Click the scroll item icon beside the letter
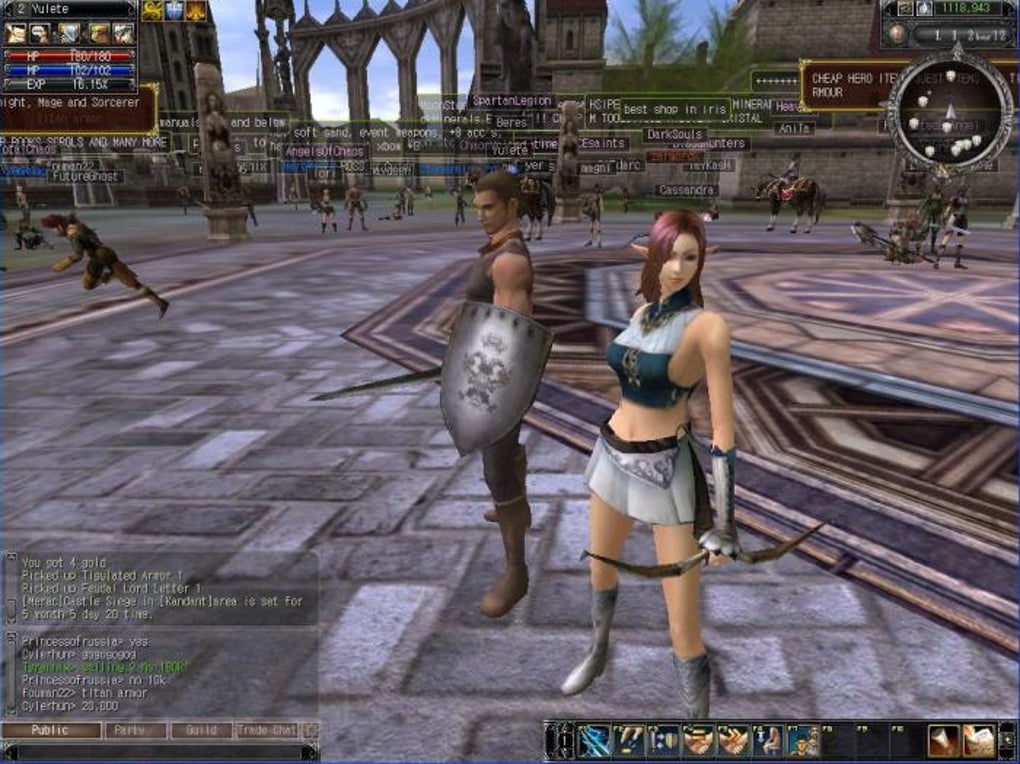The image size is (1020, 764). click(x=944, y=740)
